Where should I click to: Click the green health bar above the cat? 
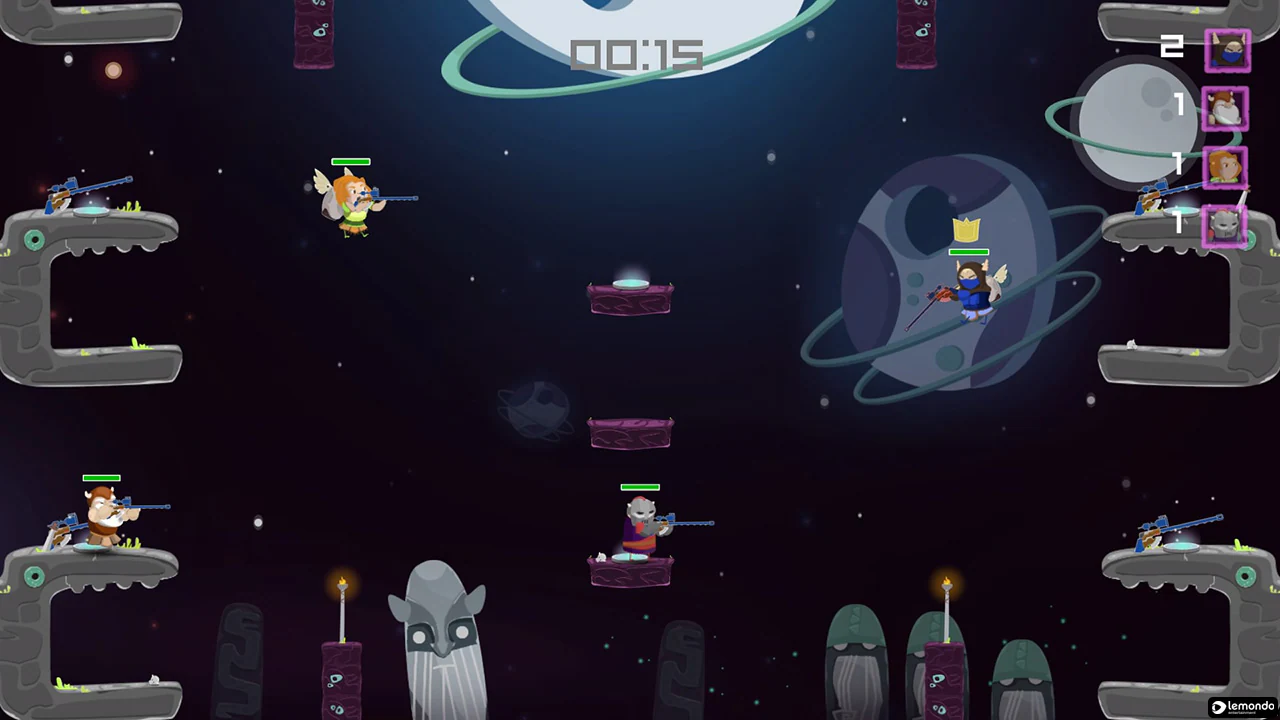640,487
